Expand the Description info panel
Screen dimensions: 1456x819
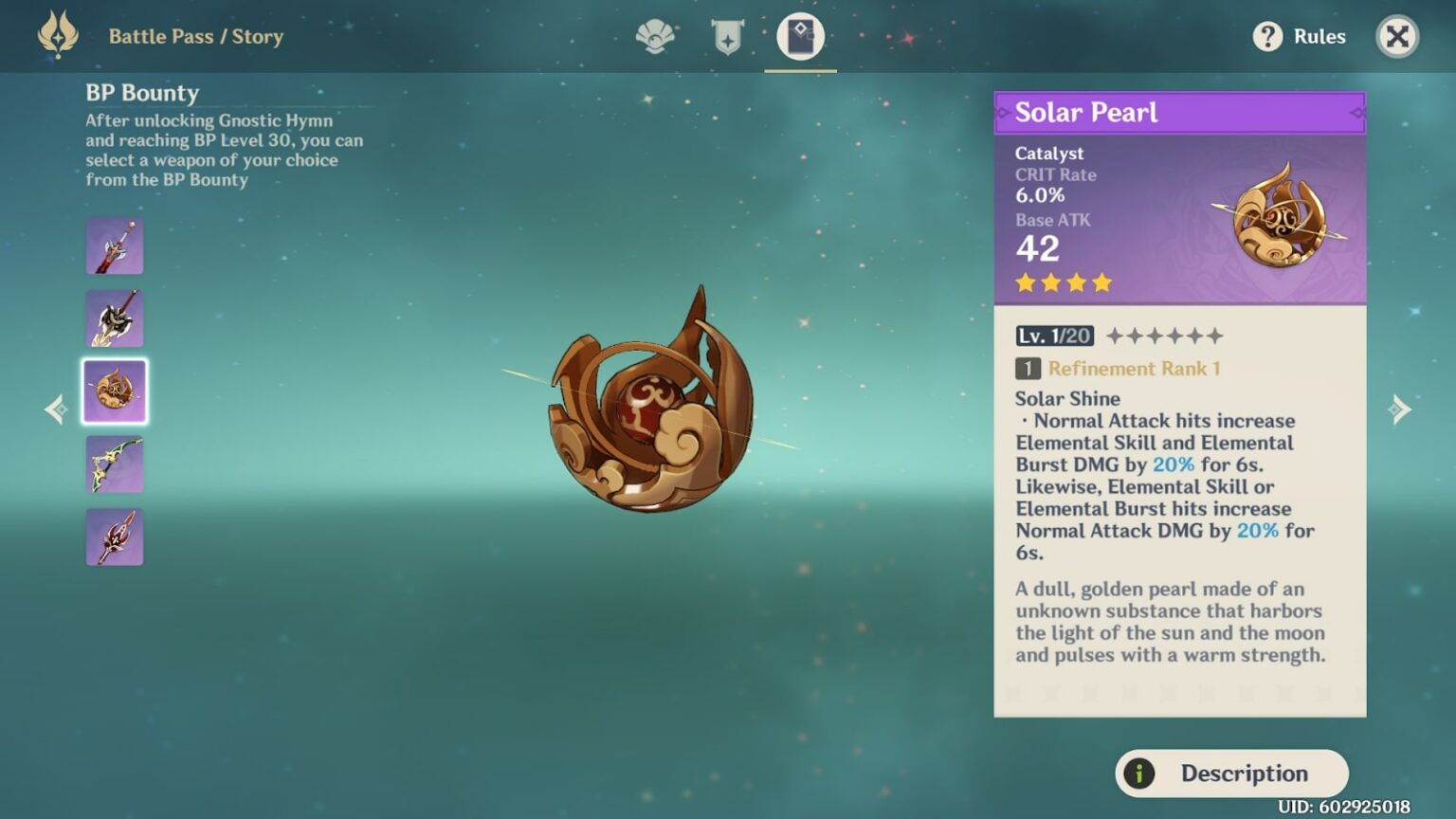pyautogui.click(x=1230, y=773)
